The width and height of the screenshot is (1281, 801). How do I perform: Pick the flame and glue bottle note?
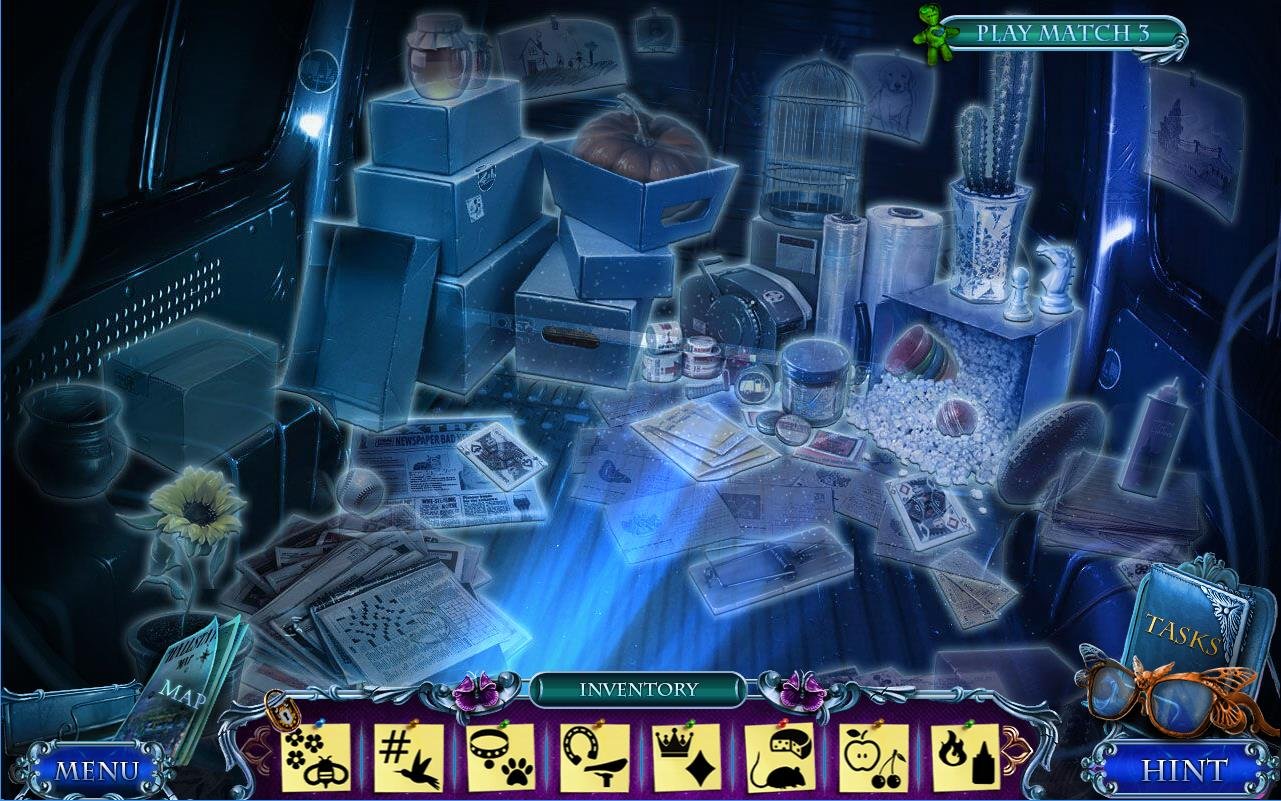[x=965, y=757]
